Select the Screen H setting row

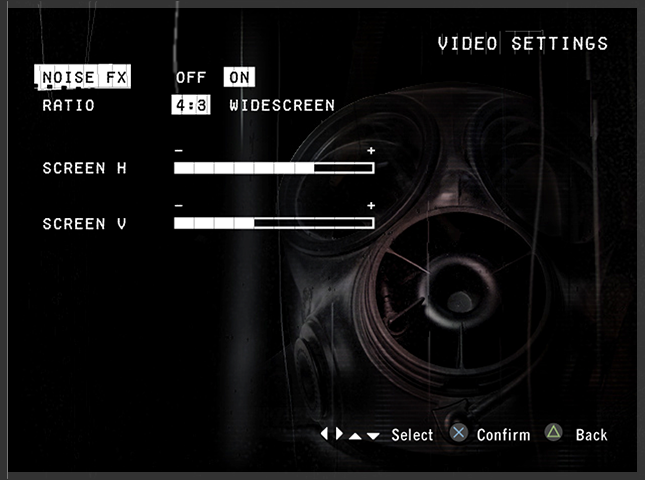pos(84,168)
